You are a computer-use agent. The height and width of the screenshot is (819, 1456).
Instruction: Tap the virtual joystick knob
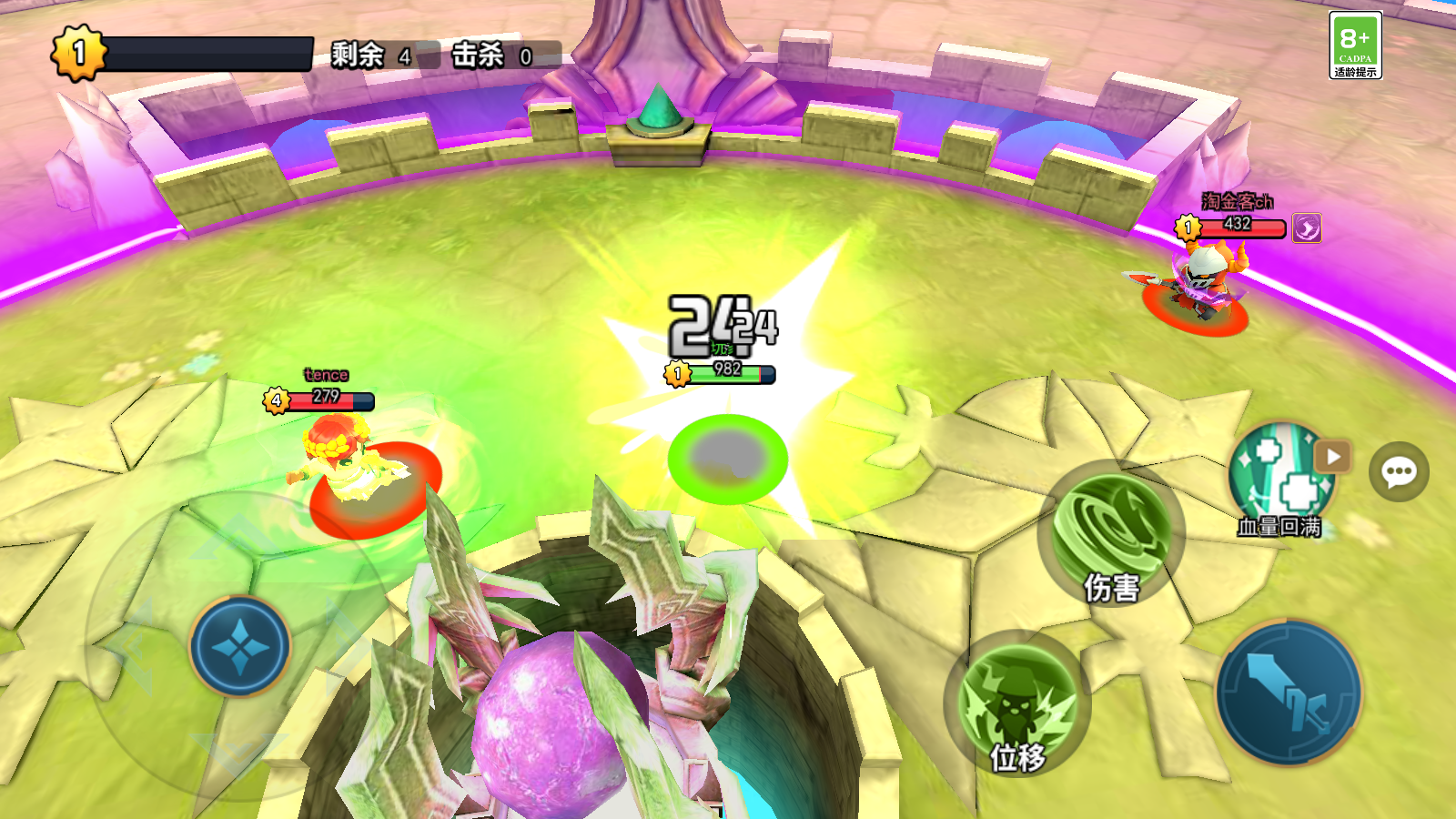240,645
